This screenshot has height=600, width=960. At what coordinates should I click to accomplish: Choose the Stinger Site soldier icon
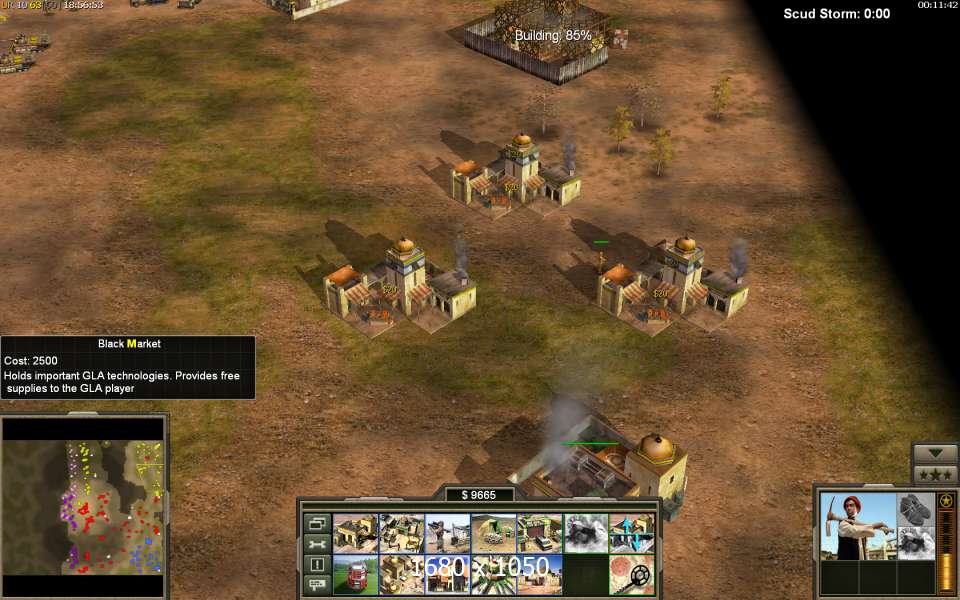pos(448,534)
